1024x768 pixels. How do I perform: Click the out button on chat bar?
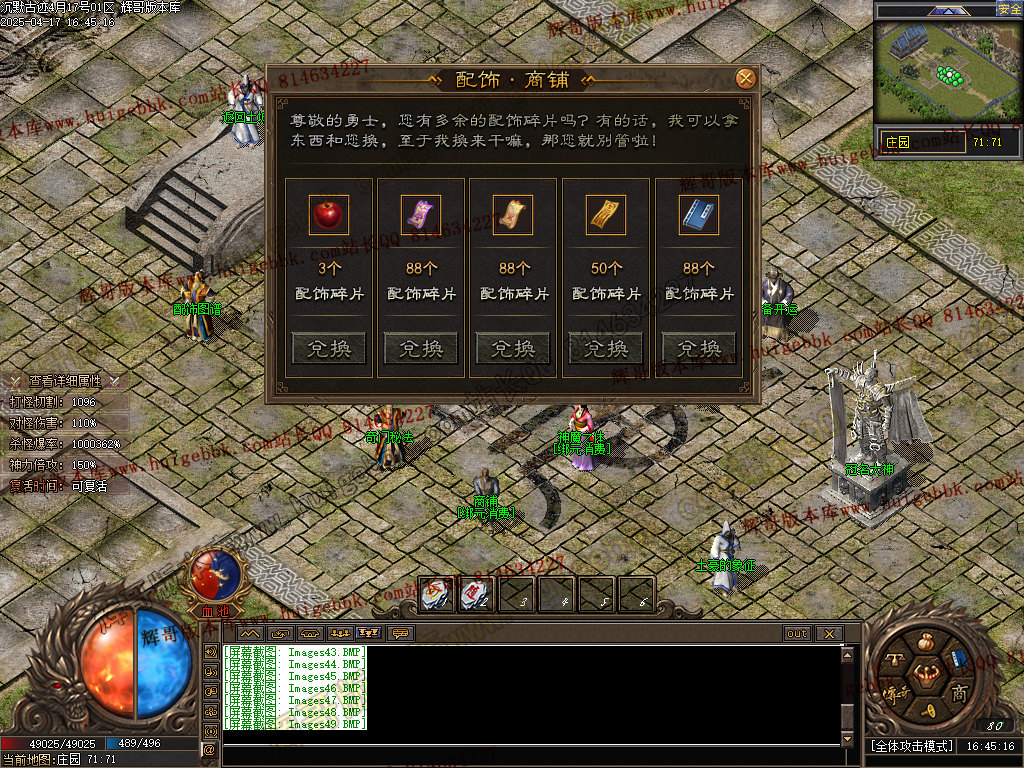[797, 633]
